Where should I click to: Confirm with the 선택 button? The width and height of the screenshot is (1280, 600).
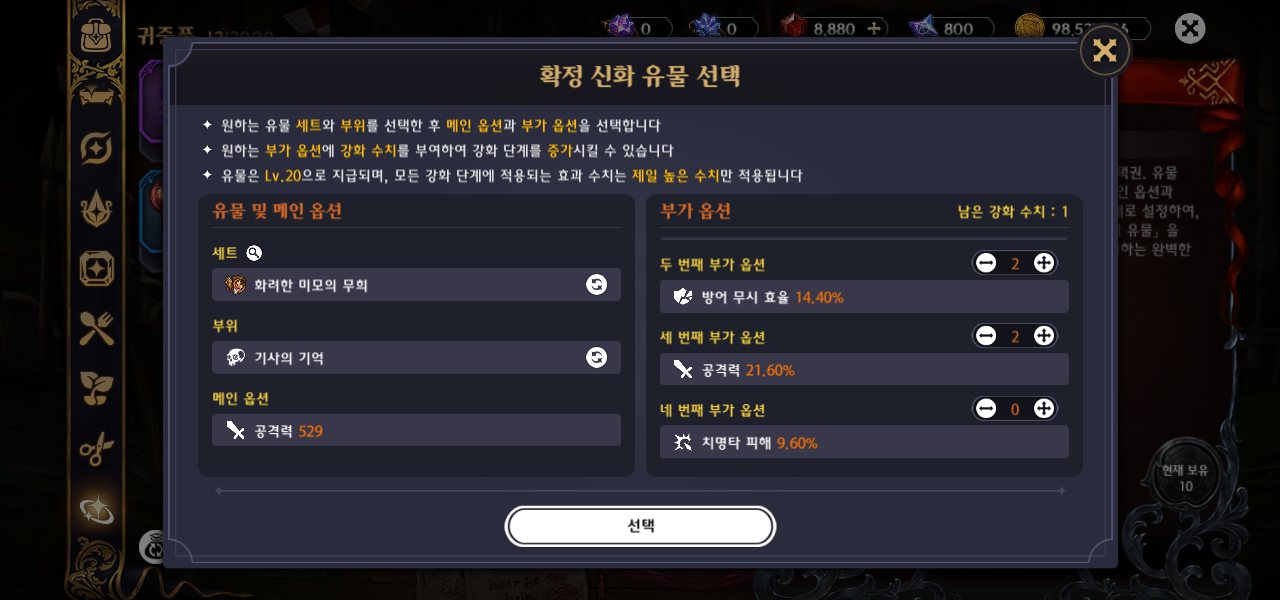[640, 526]
